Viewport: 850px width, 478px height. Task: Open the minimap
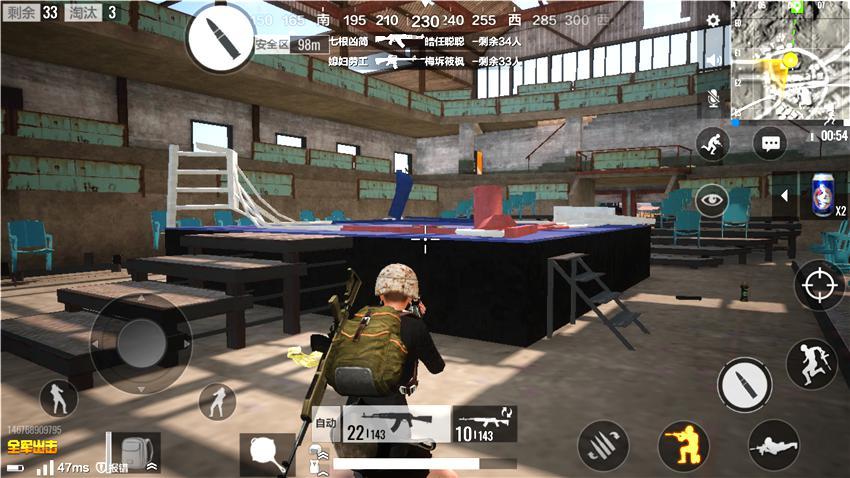pos(790,60)
